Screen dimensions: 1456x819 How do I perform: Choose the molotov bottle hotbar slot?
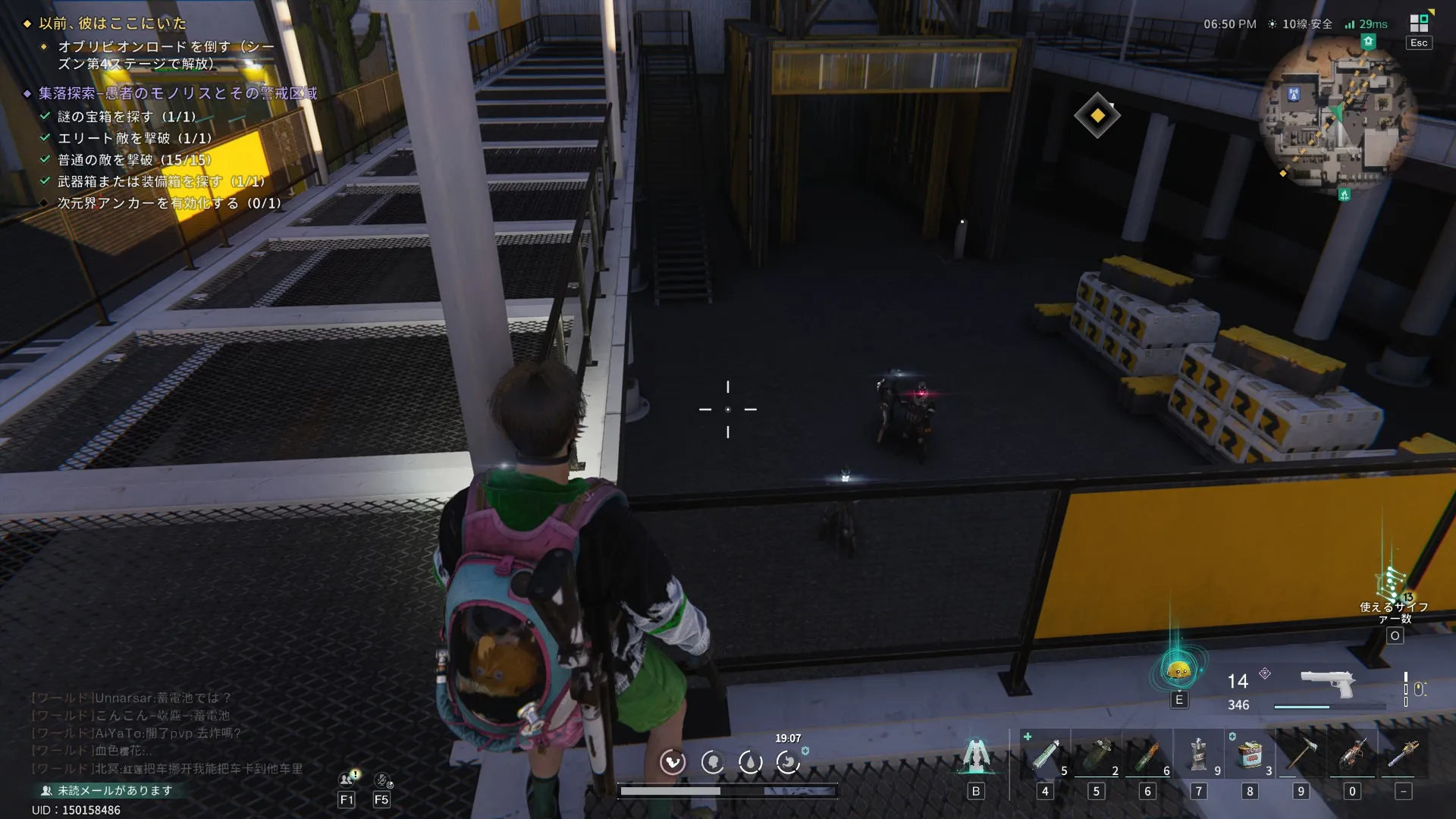pos(1147,755)
